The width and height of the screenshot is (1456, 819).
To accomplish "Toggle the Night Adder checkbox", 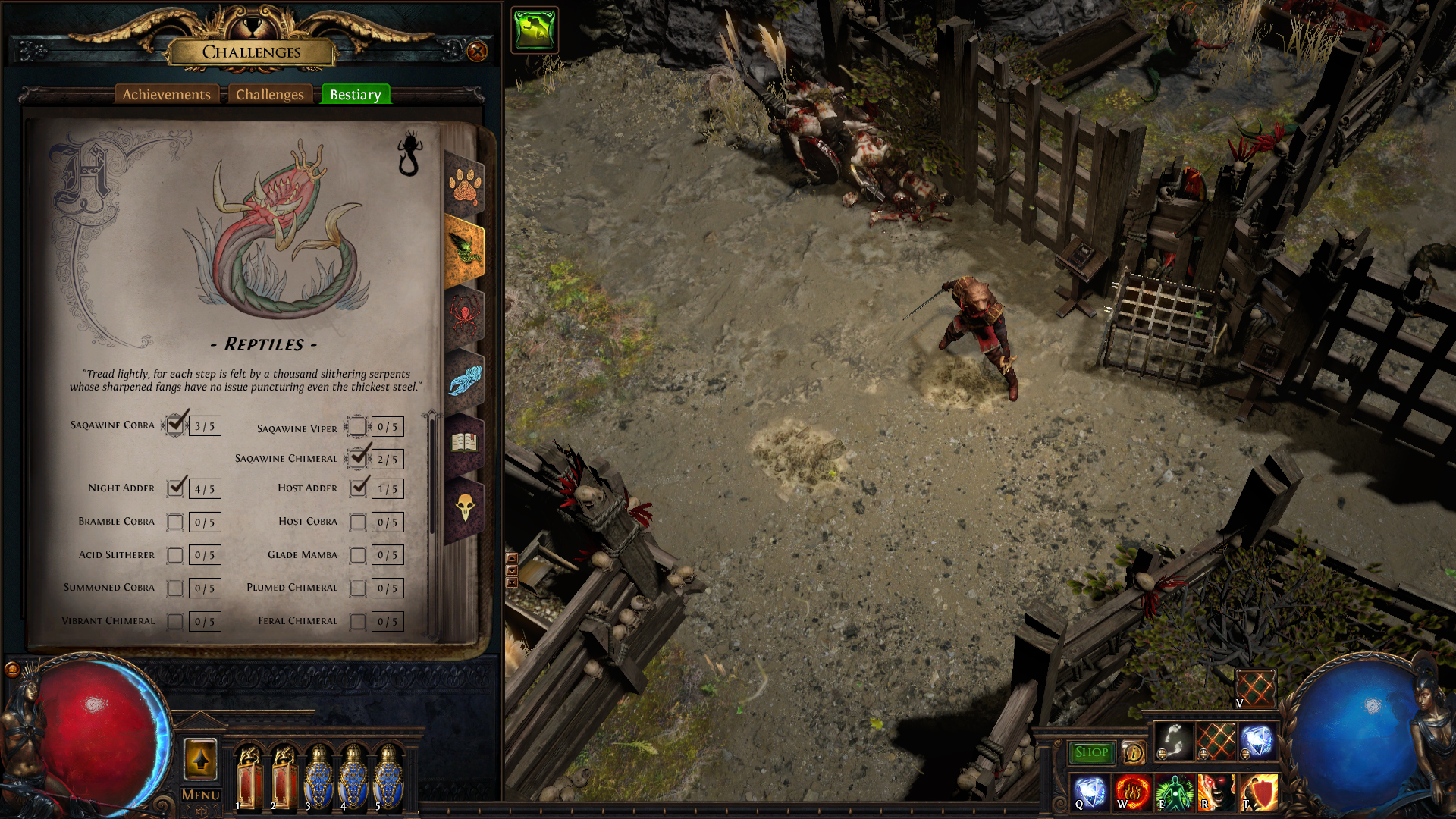I will (x=176, y=488).
